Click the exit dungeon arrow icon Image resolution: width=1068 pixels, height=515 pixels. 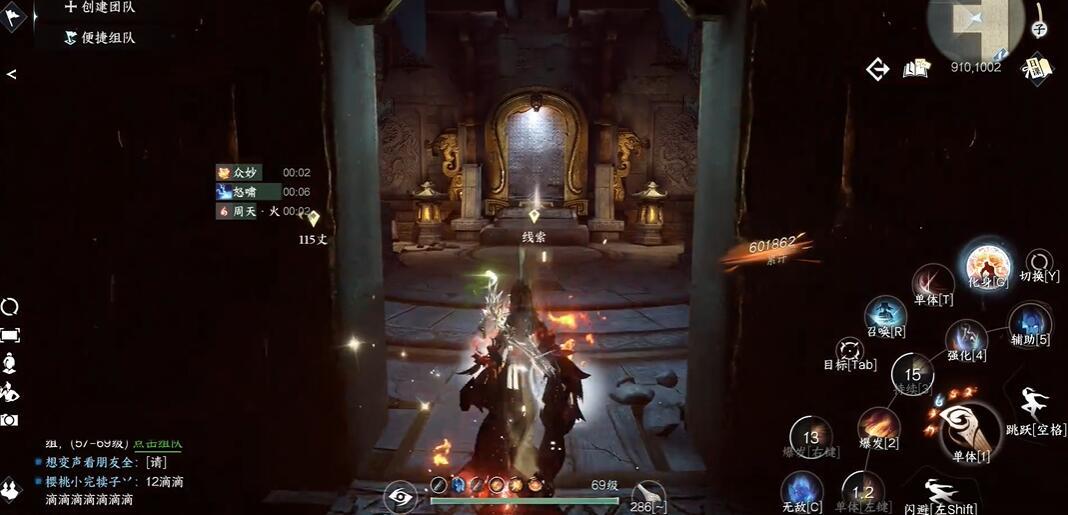tap(878, 69)
